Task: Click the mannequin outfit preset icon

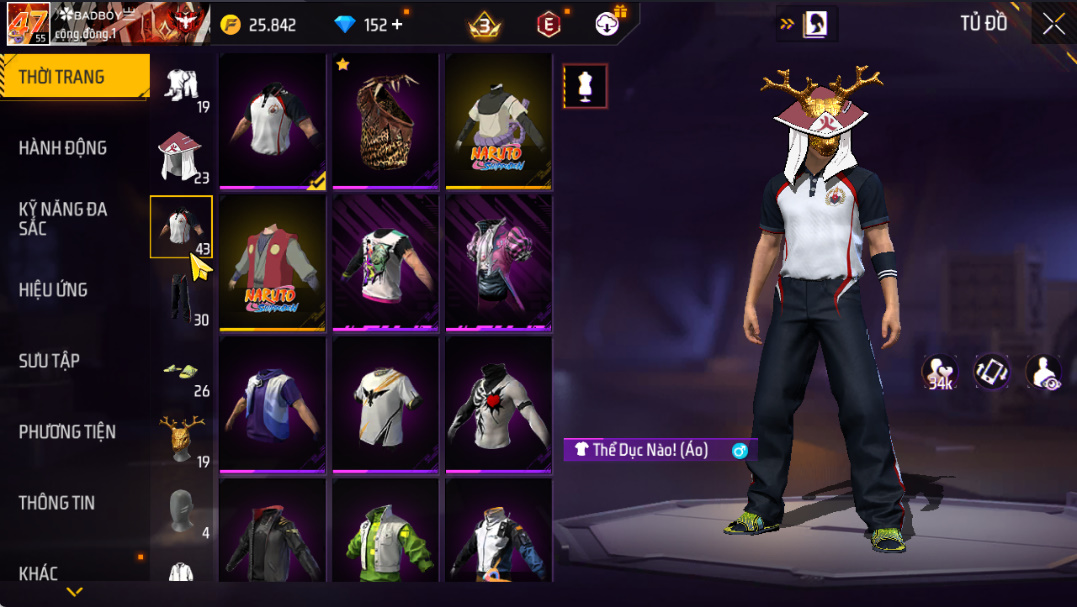Action: pos(584,87)
